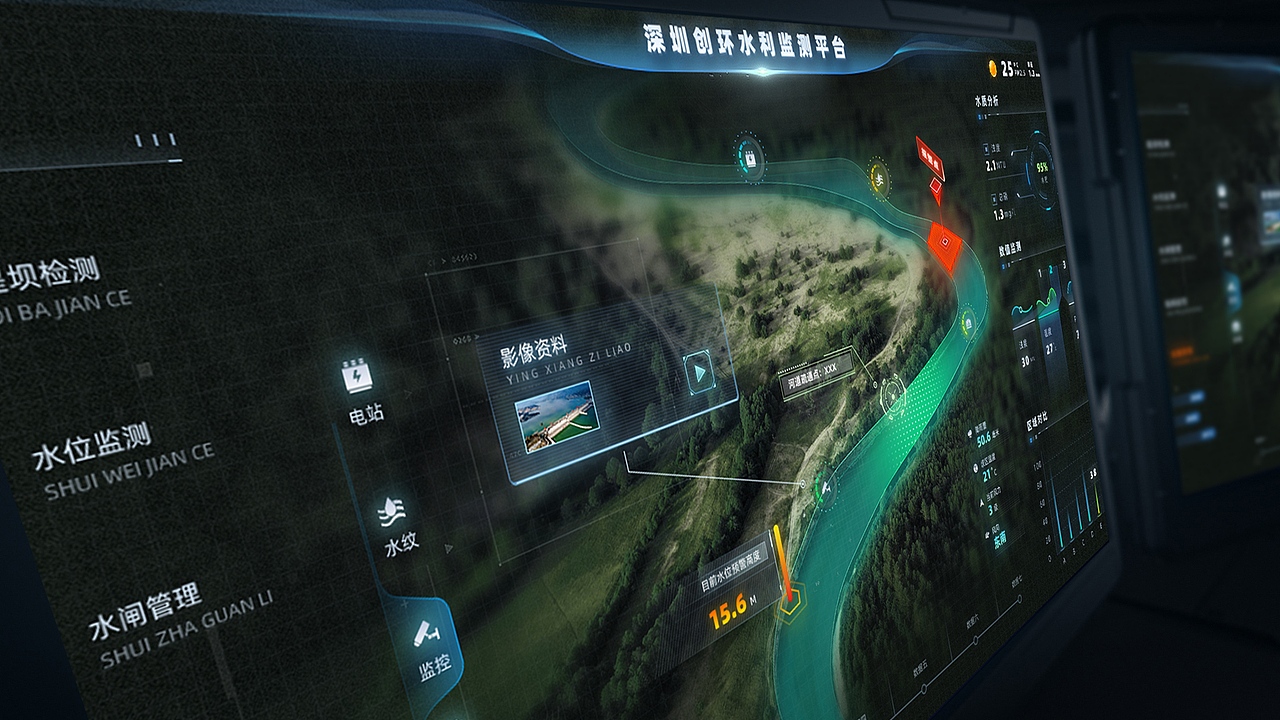Toggle the 数值监测 chart series 2

pyautogui.click(x=1051, y=269)
